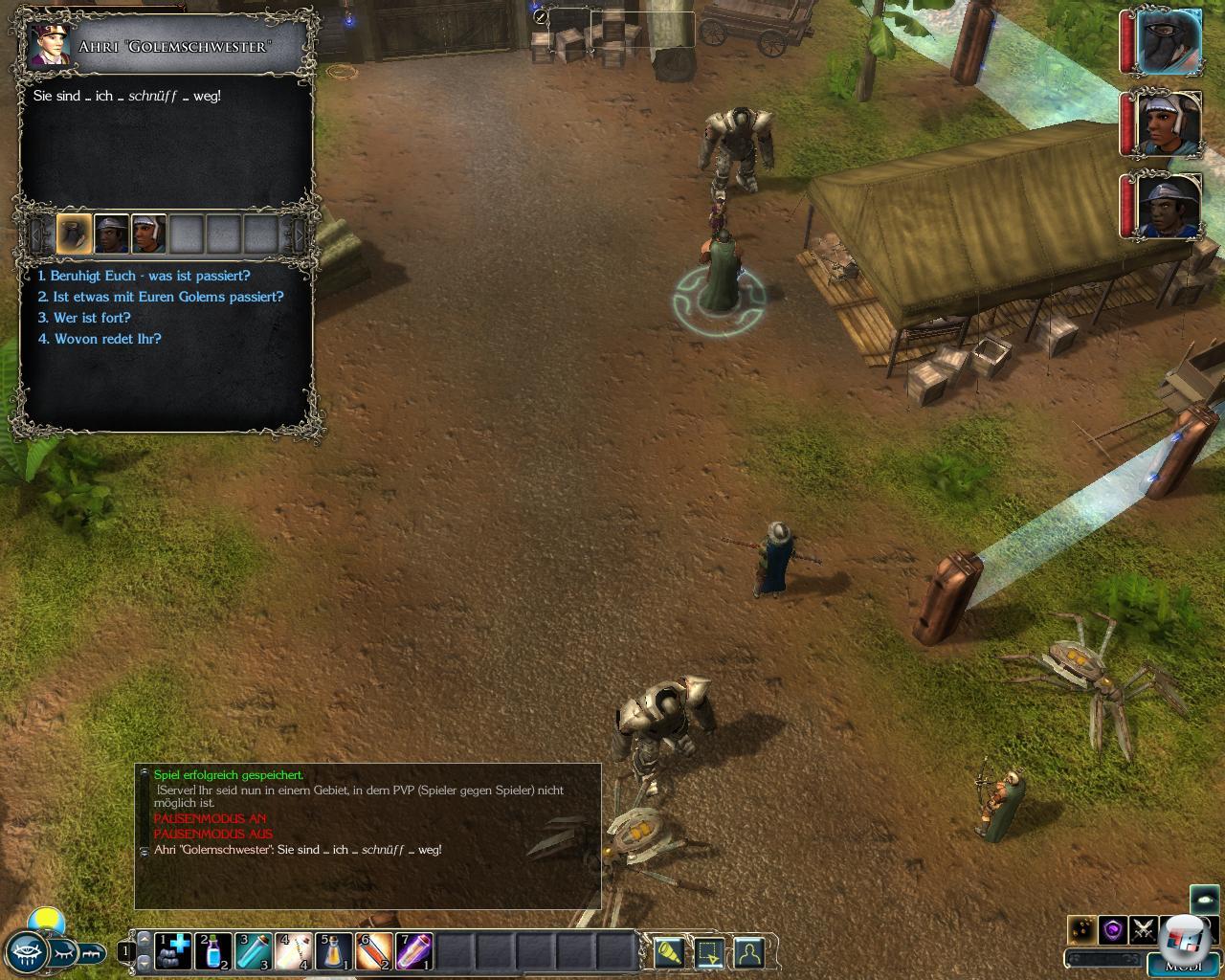Select the hooded speaker portrait in the dialogue
This screenshot has height=980, width=1225.
click(74, 234)
